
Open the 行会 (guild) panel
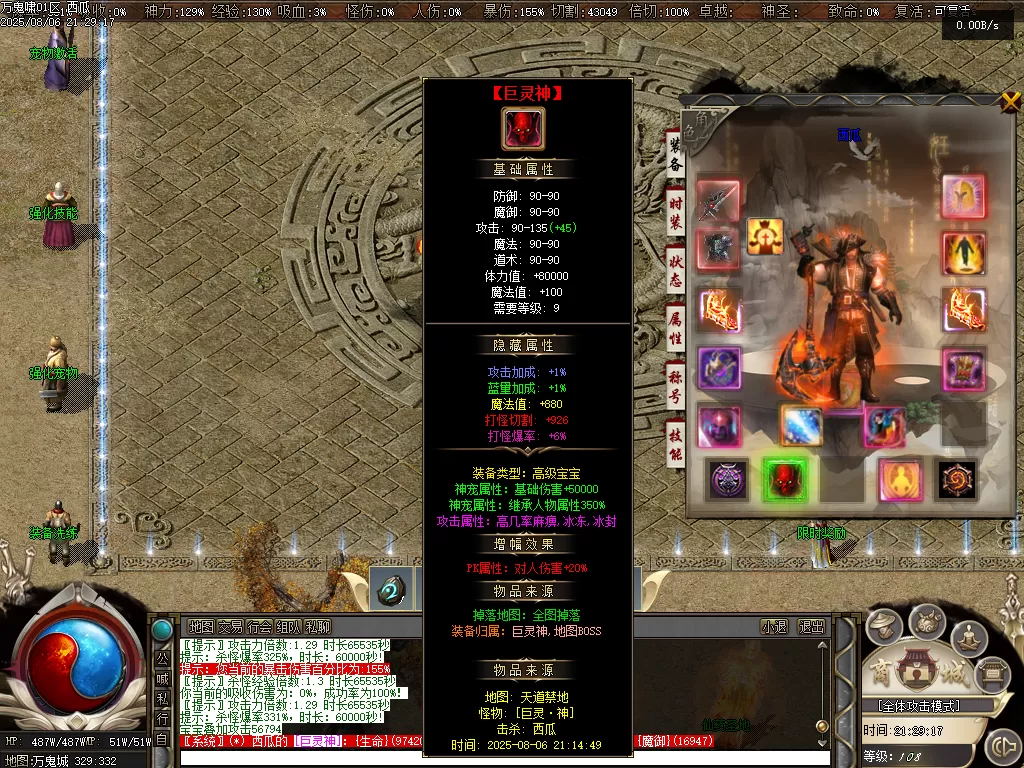click(259, 627)
